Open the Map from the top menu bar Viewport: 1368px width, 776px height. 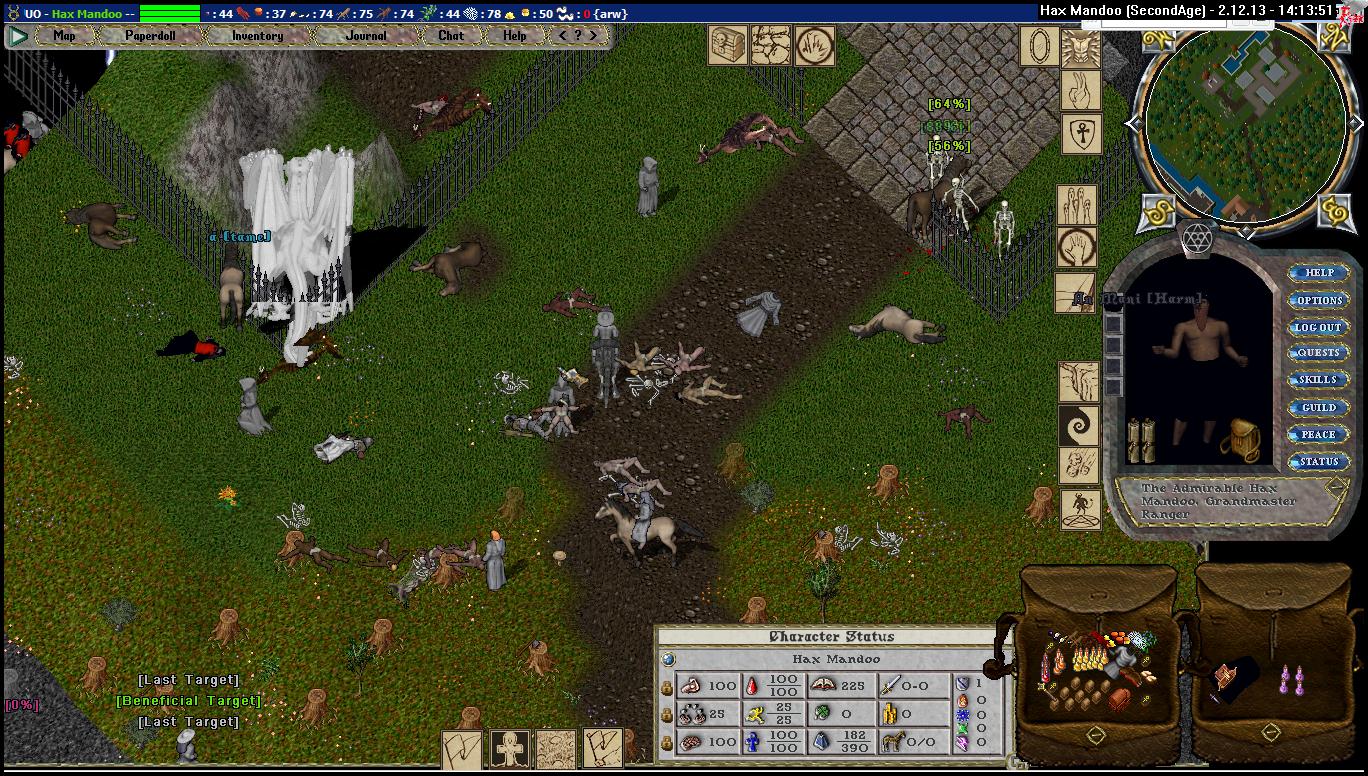[x=64, y=35]
